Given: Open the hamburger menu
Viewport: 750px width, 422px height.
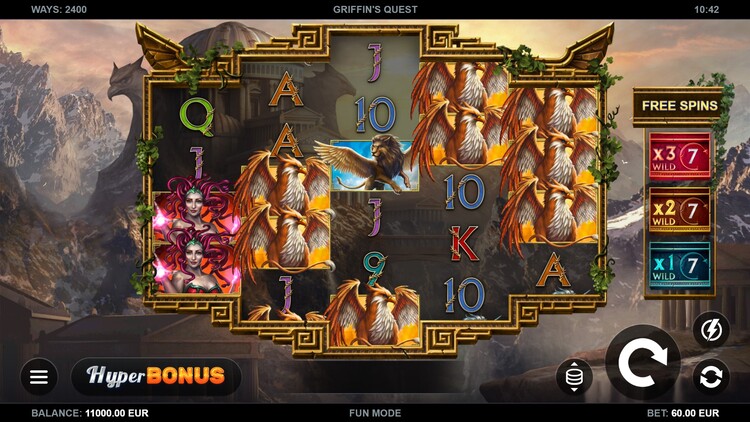Looking at the screenshot, I should pos(39,377).
